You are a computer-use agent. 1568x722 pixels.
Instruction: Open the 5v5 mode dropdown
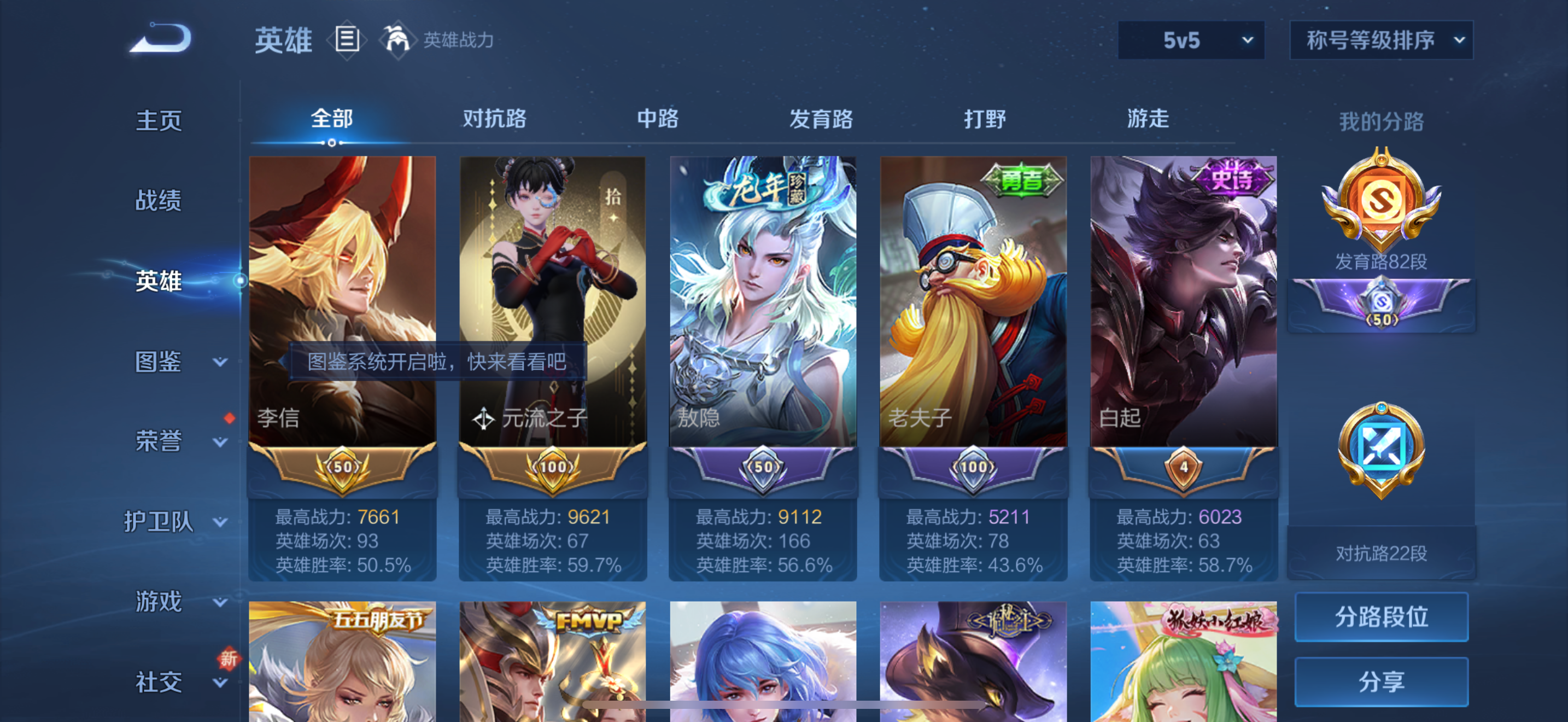tap(1191, 39)
